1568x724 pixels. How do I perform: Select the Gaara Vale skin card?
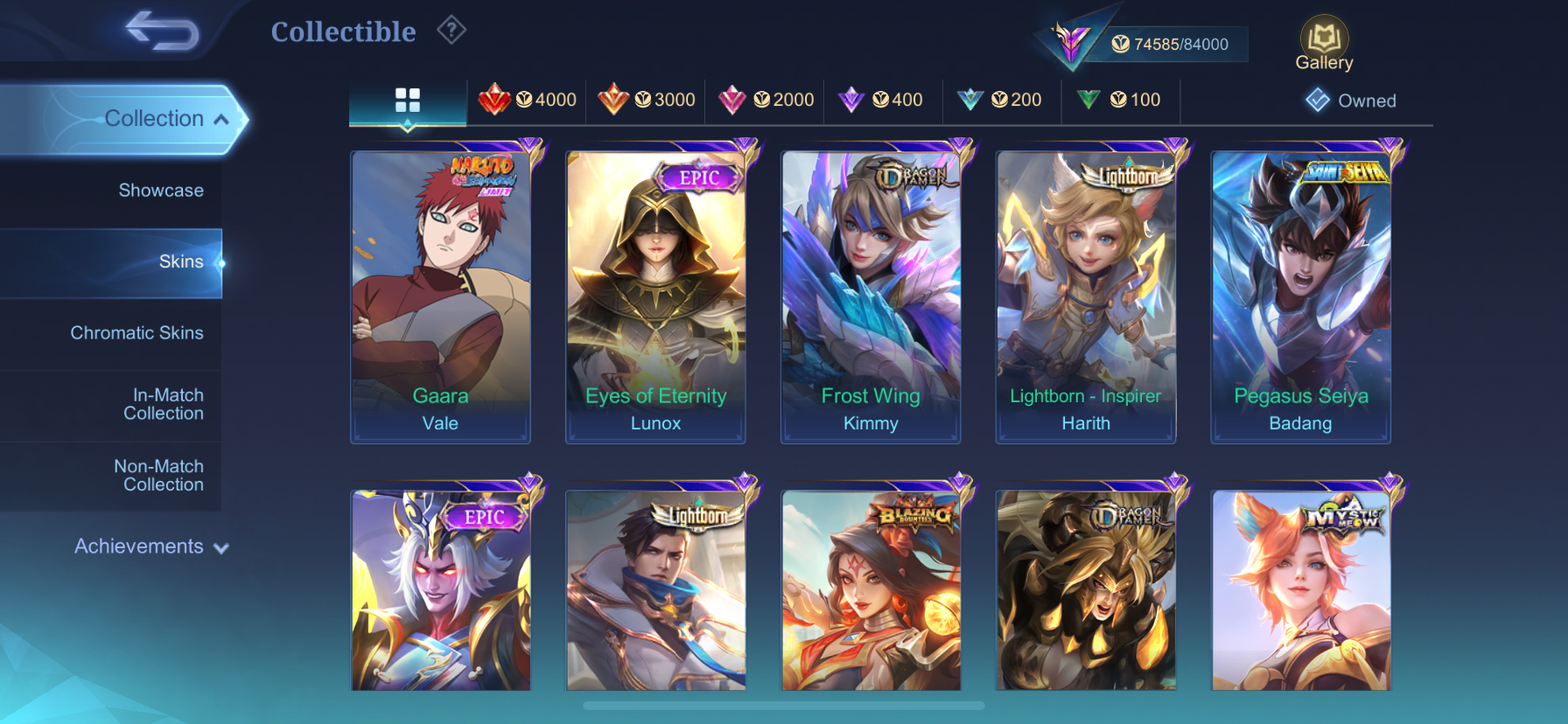tap(441, 296)
